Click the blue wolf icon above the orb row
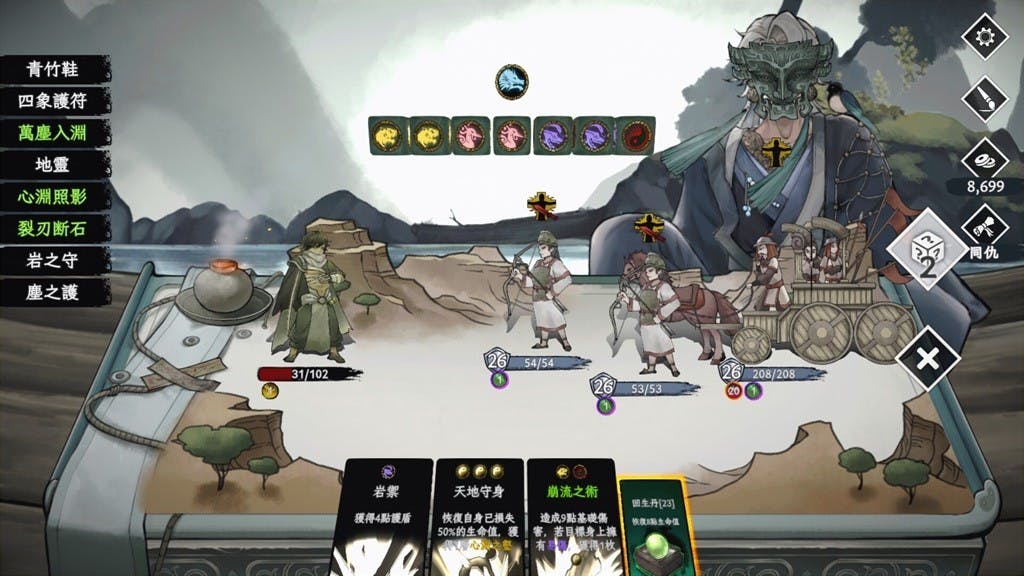 coord(510,81)
